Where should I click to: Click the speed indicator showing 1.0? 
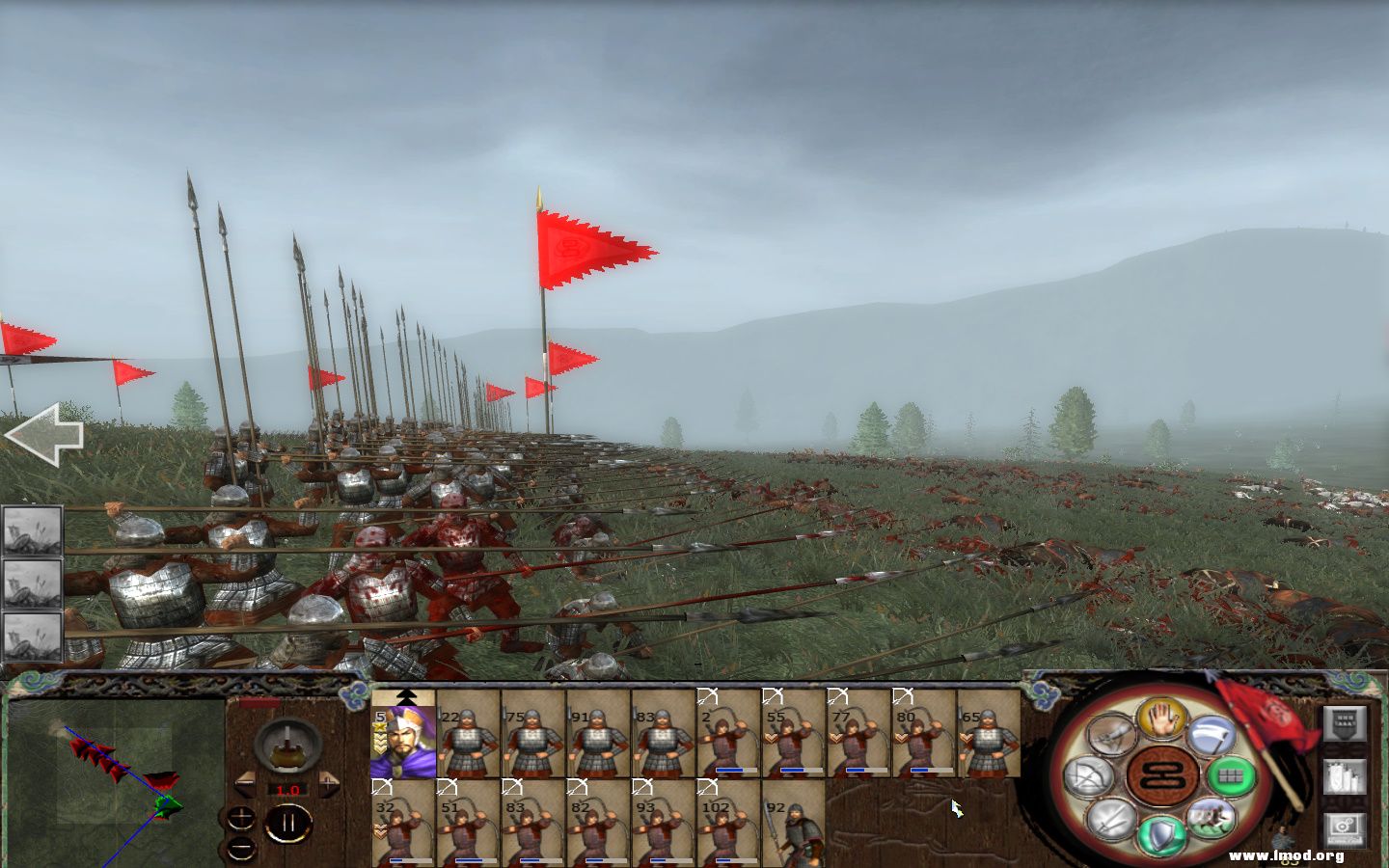tap(287, 790)
